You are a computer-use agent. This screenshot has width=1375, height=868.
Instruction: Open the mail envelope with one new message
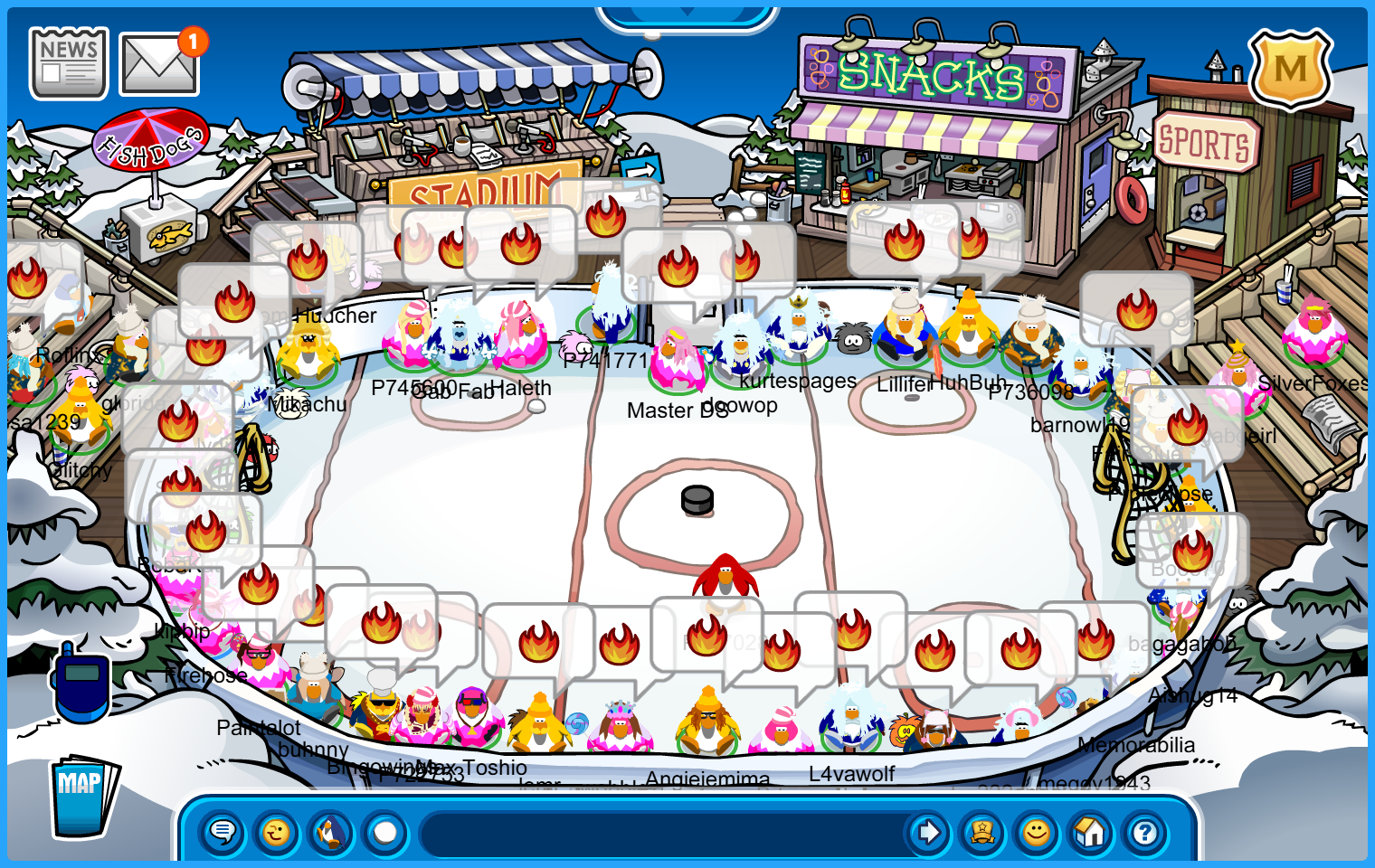160,64
